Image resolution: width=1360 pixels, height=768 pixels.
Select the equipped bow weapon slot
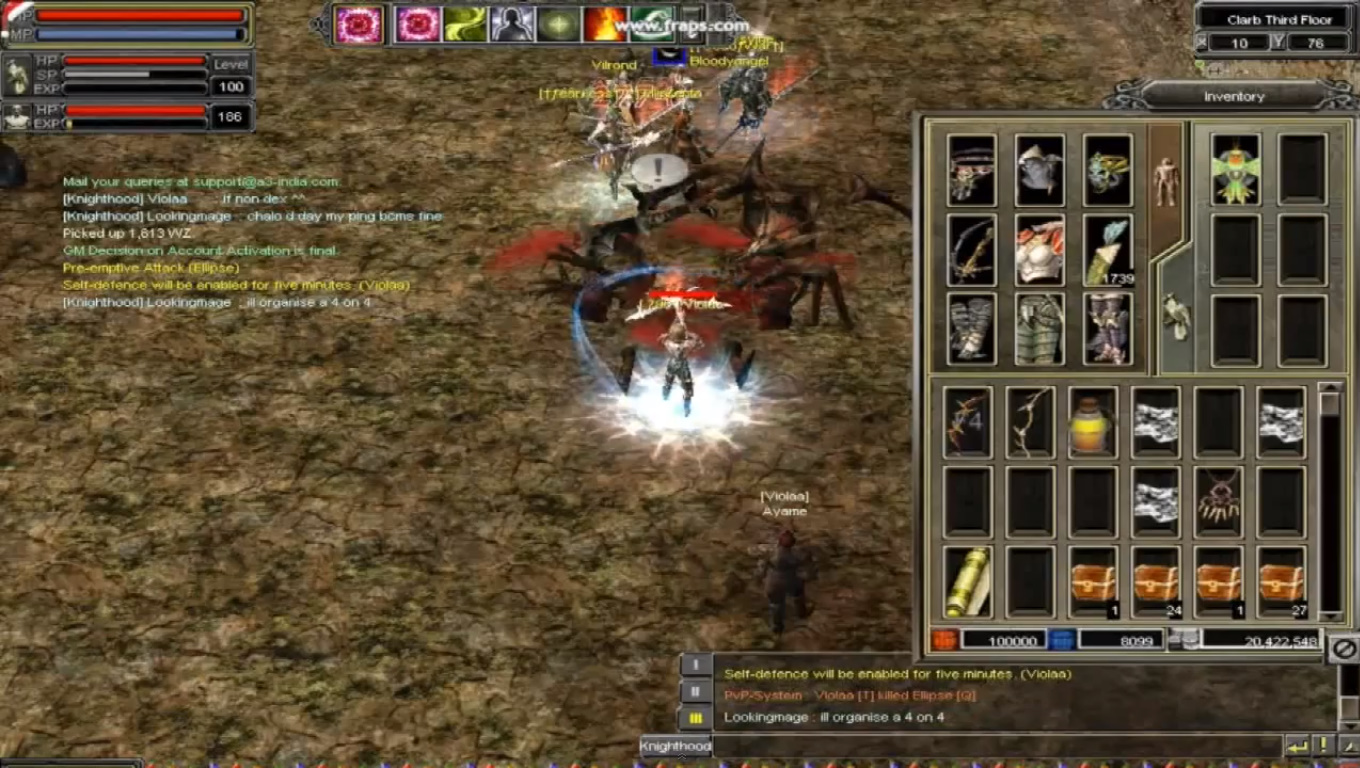tap(972, 250)
